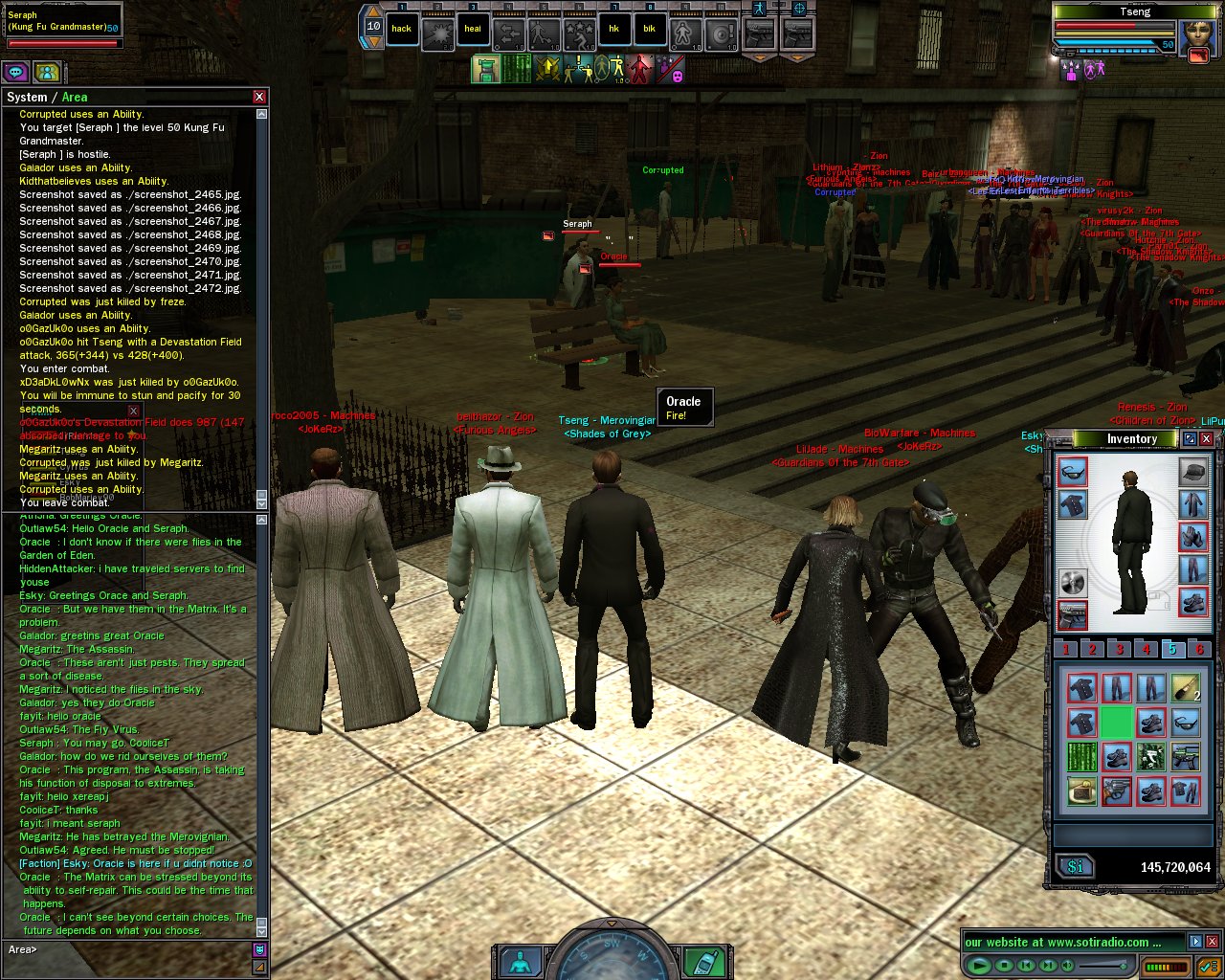Screen dimensions: 1225x980
Task: Select the equipped hat slot
Action: [1193, 472]
